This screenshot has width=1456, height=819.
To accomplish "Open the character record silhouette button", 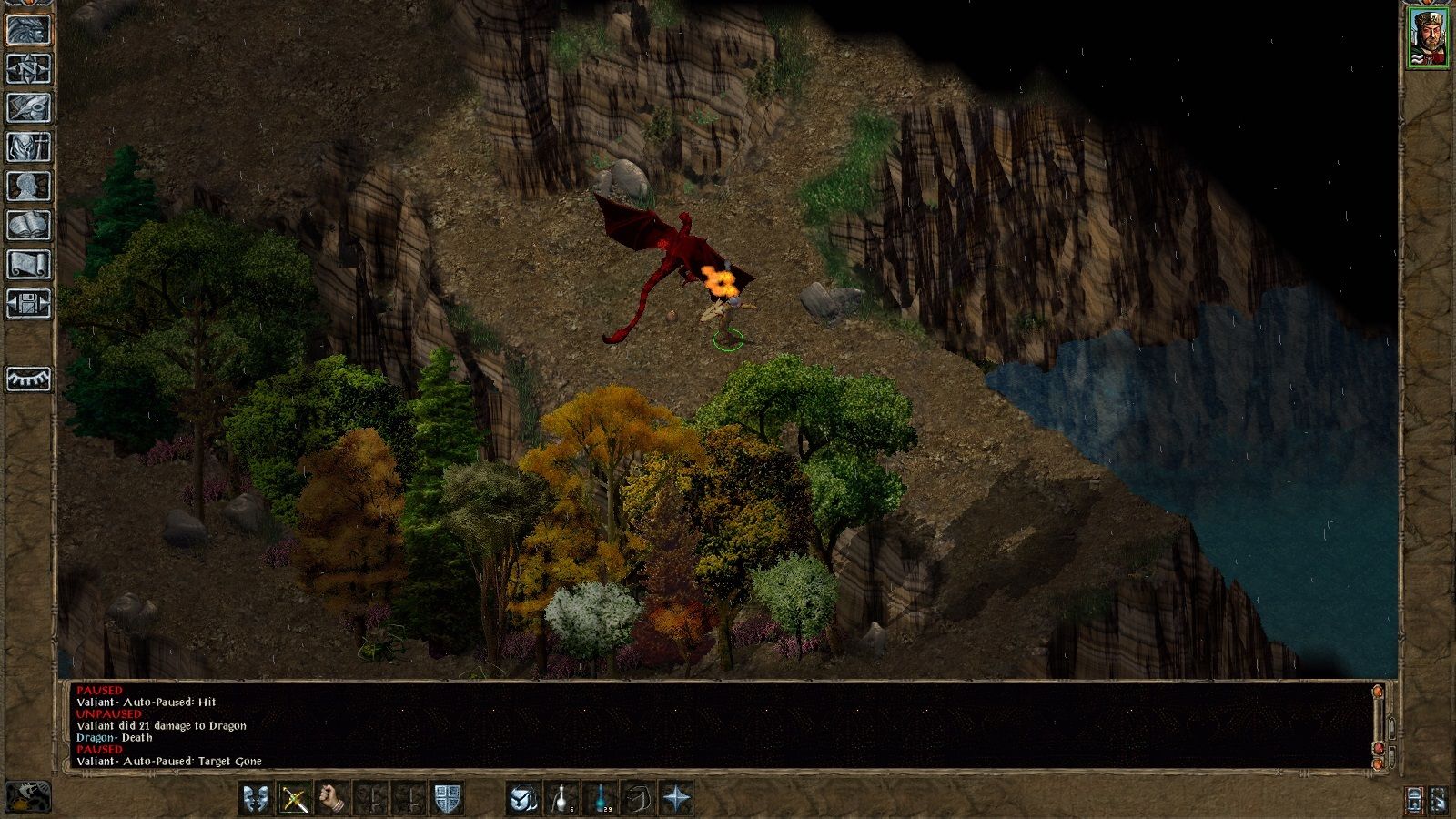I will coord(29,186).
